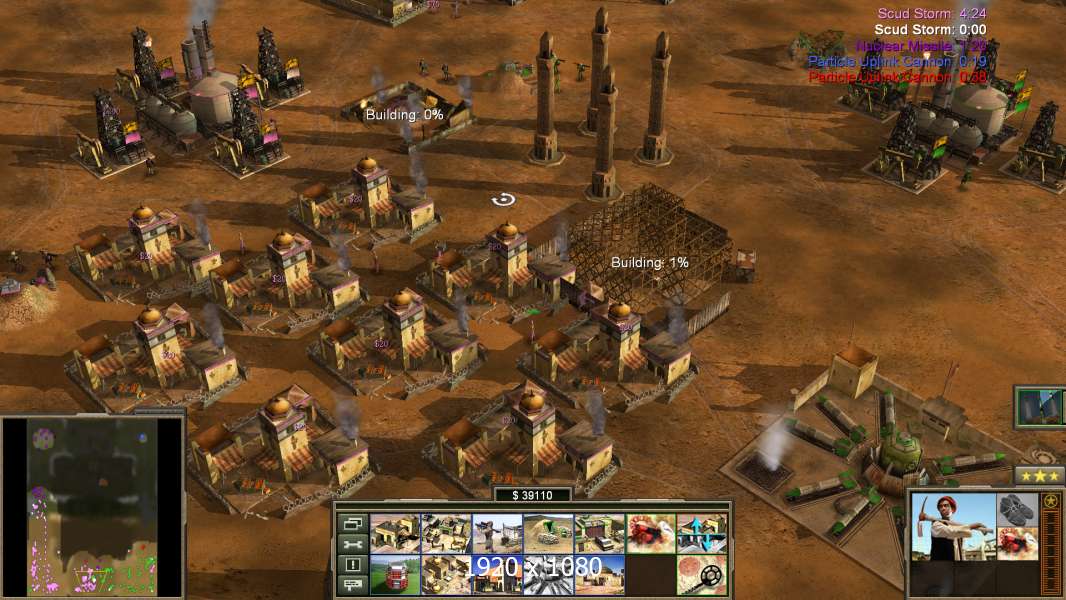Select the Palace build icon

[446, 574]
